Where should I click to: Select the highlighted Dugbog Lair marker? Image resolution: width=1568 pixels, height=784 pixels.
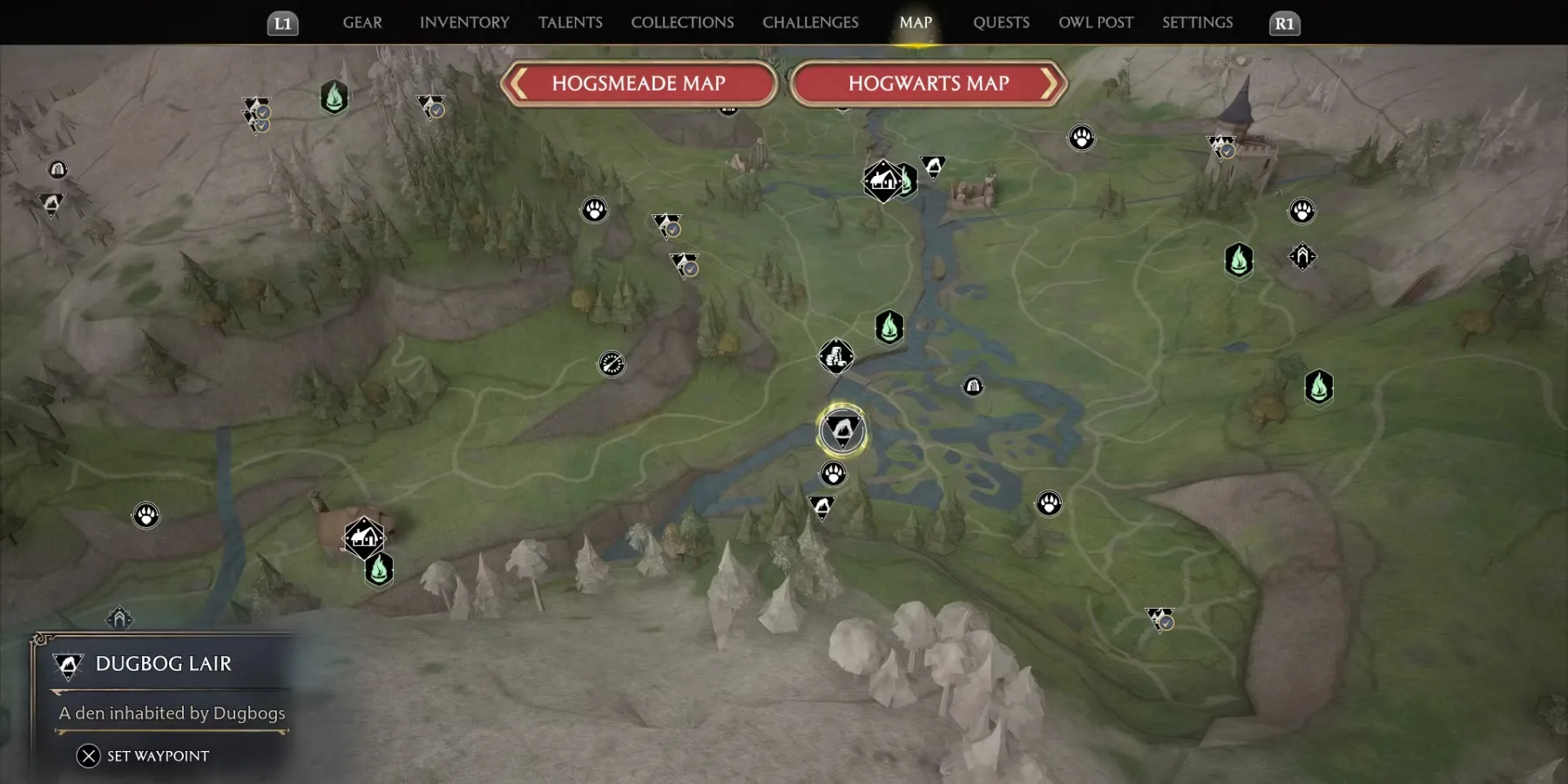coord(841,430)
